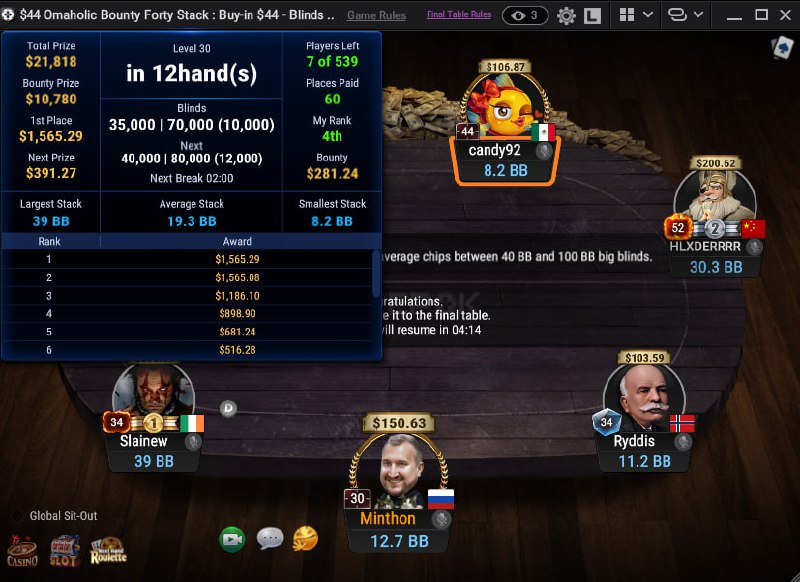Maximize the poker table window
The height and width of the screenshot is (582, 800).
pyautogui.click(x=760, y=15)
